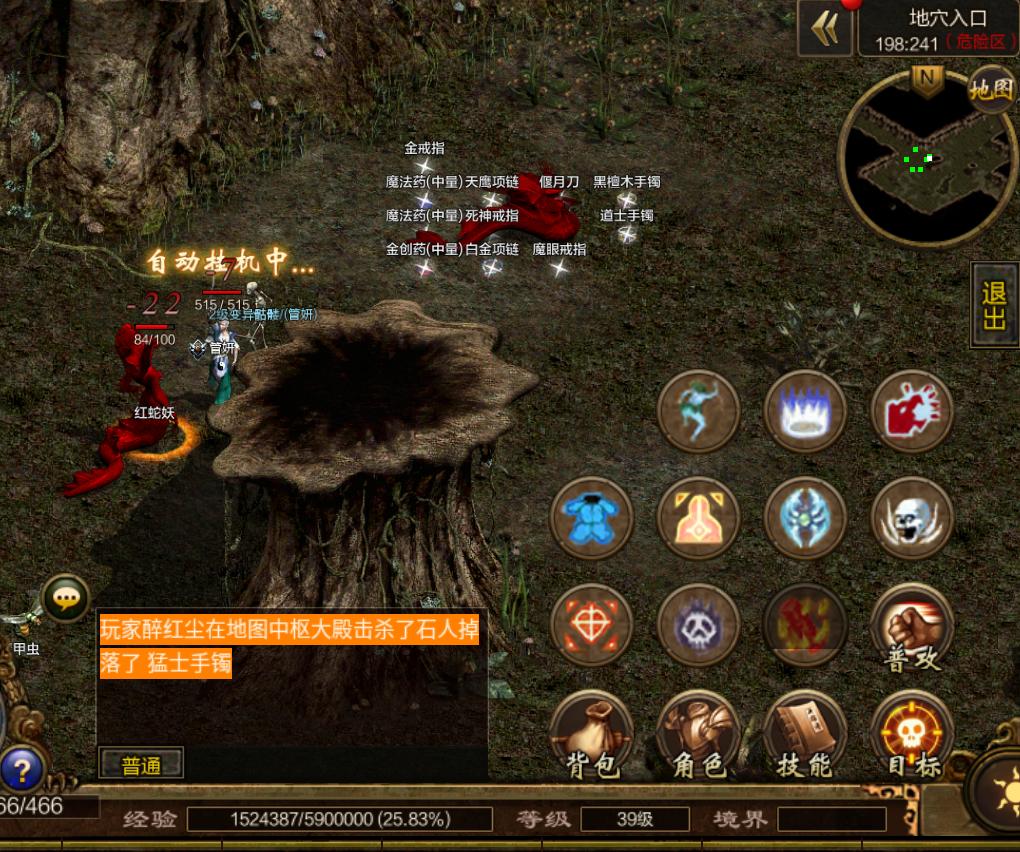Screen dimensions: 1020x852
Task: Activate the red hand skill icon
Action: 911,411
